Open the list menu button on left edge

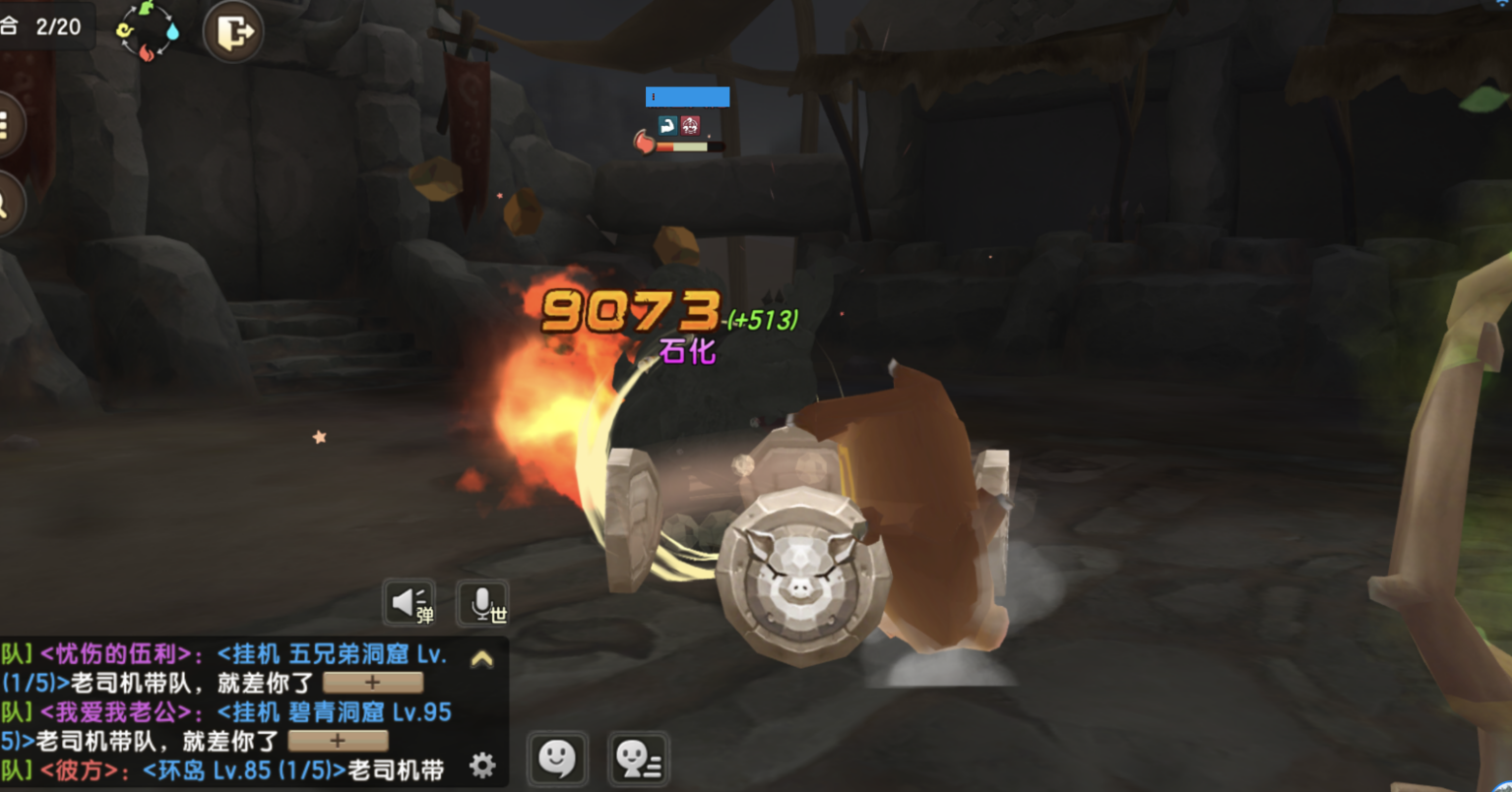(6, 125)
